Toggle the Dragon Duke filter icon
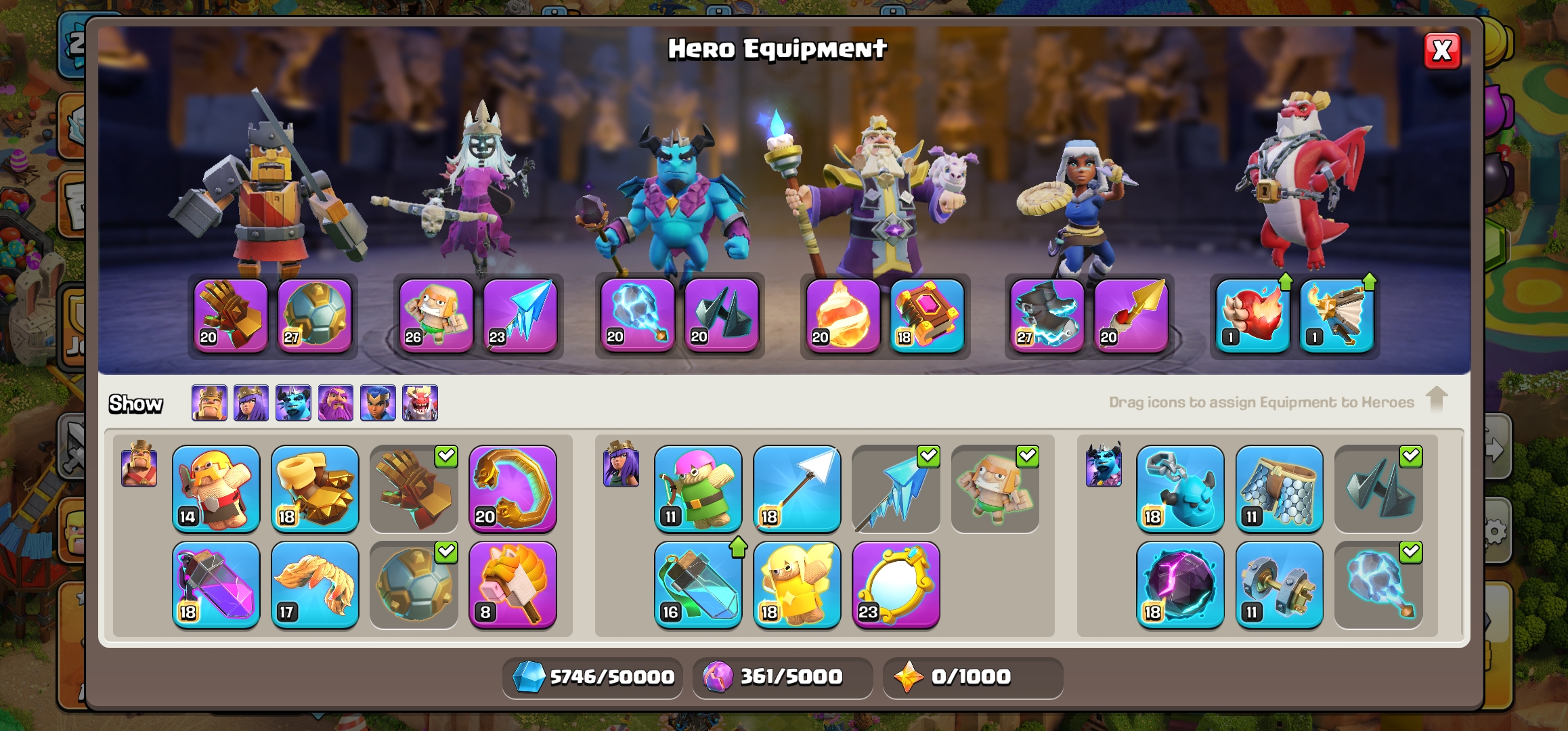Viewport: 1568px width, 731px height. coord(420,403)
